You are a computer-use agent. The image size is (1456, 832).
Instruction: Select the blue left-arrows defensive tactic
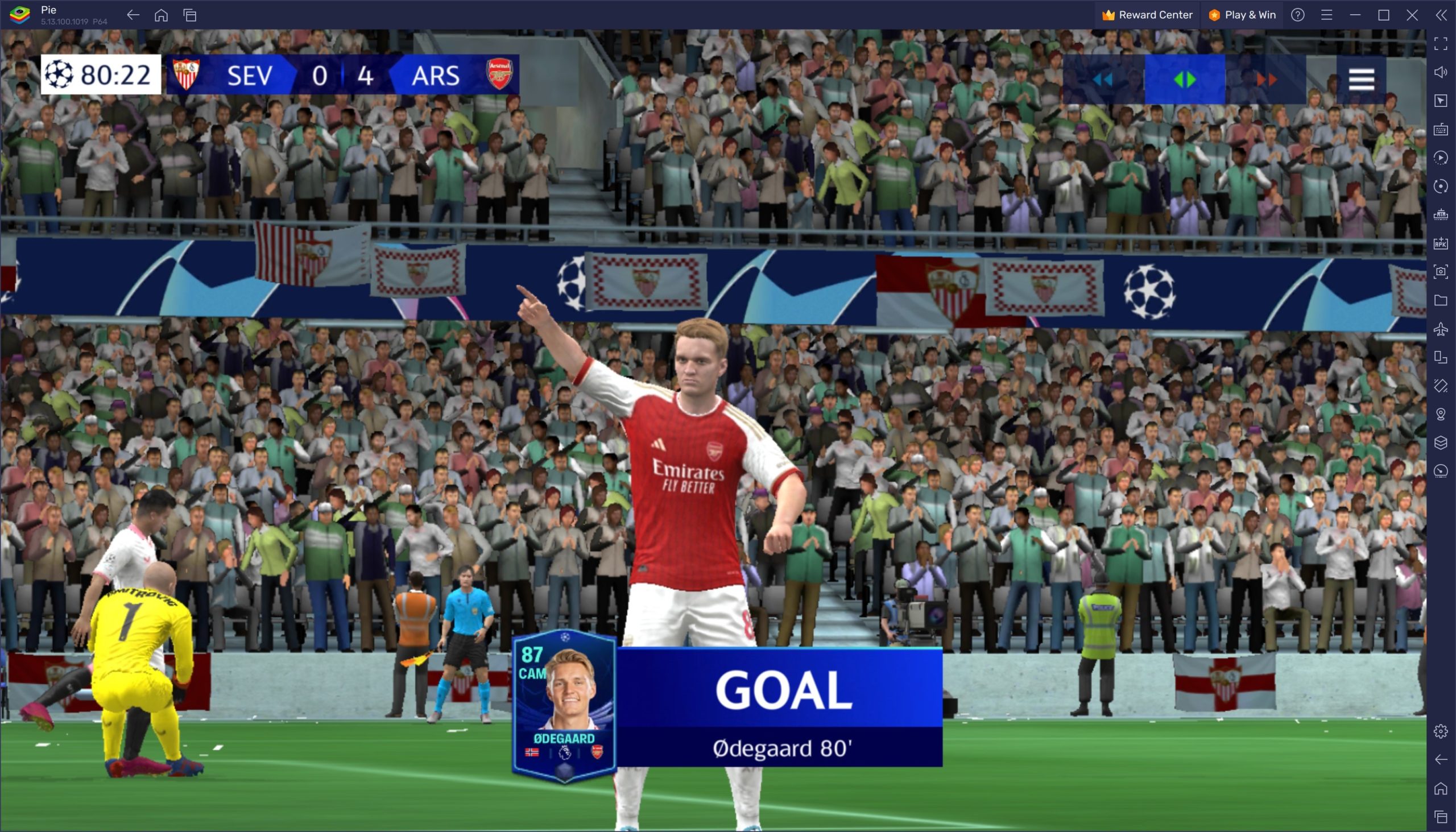click(x=1103, y=80)
